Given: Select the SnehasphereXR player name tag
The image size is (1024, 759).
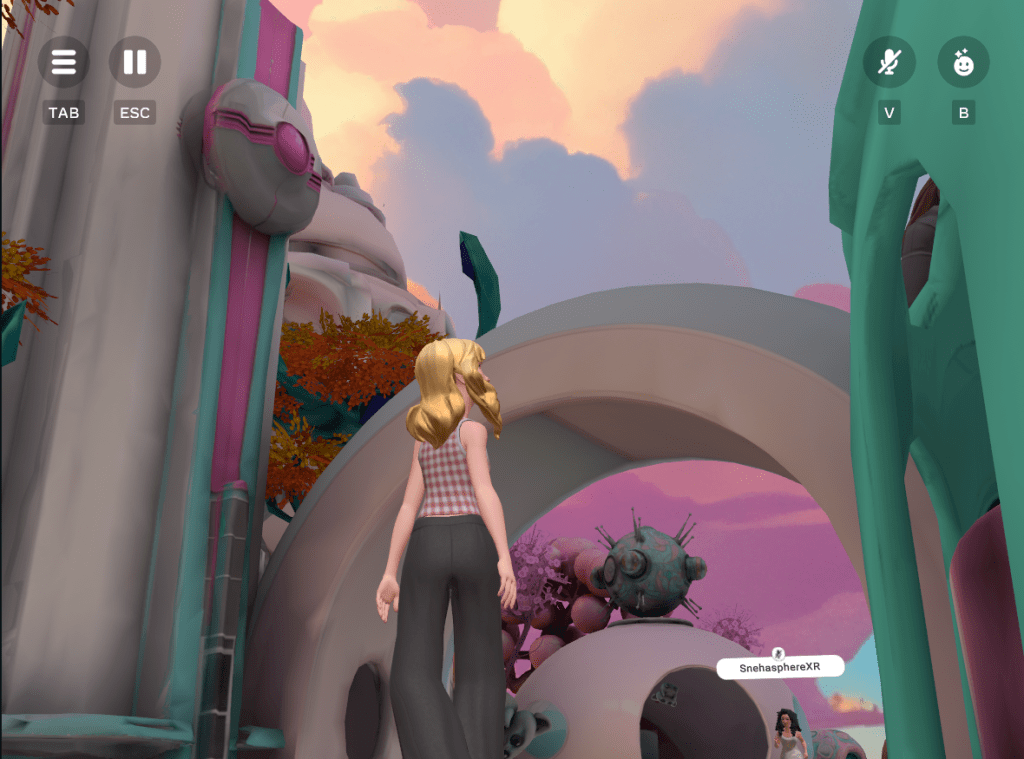Looking at the screenshot, I should [779, 667].
